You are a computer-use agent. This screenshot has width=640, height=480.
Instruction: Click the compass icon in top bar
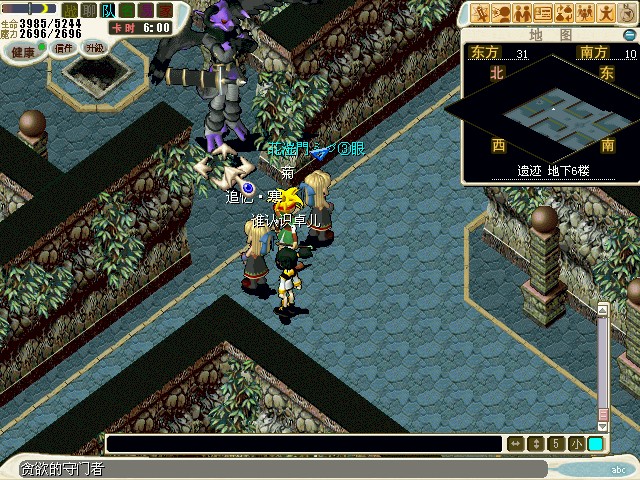click(x=625, y=13)
